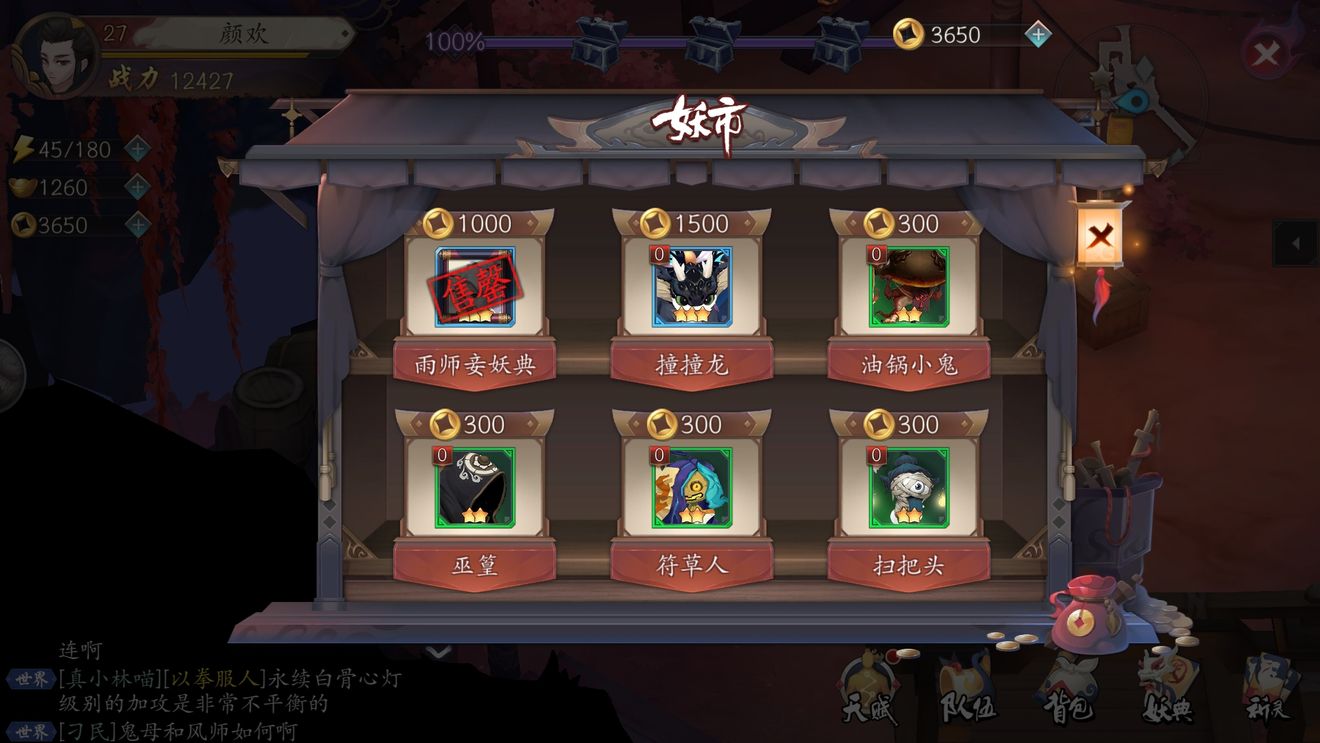The width and height of the screenshot is (1320, 743).
Task: Purchase 撞撞龙 for 1500 coins
Action: pyautogui.click(x=693, y=287)
